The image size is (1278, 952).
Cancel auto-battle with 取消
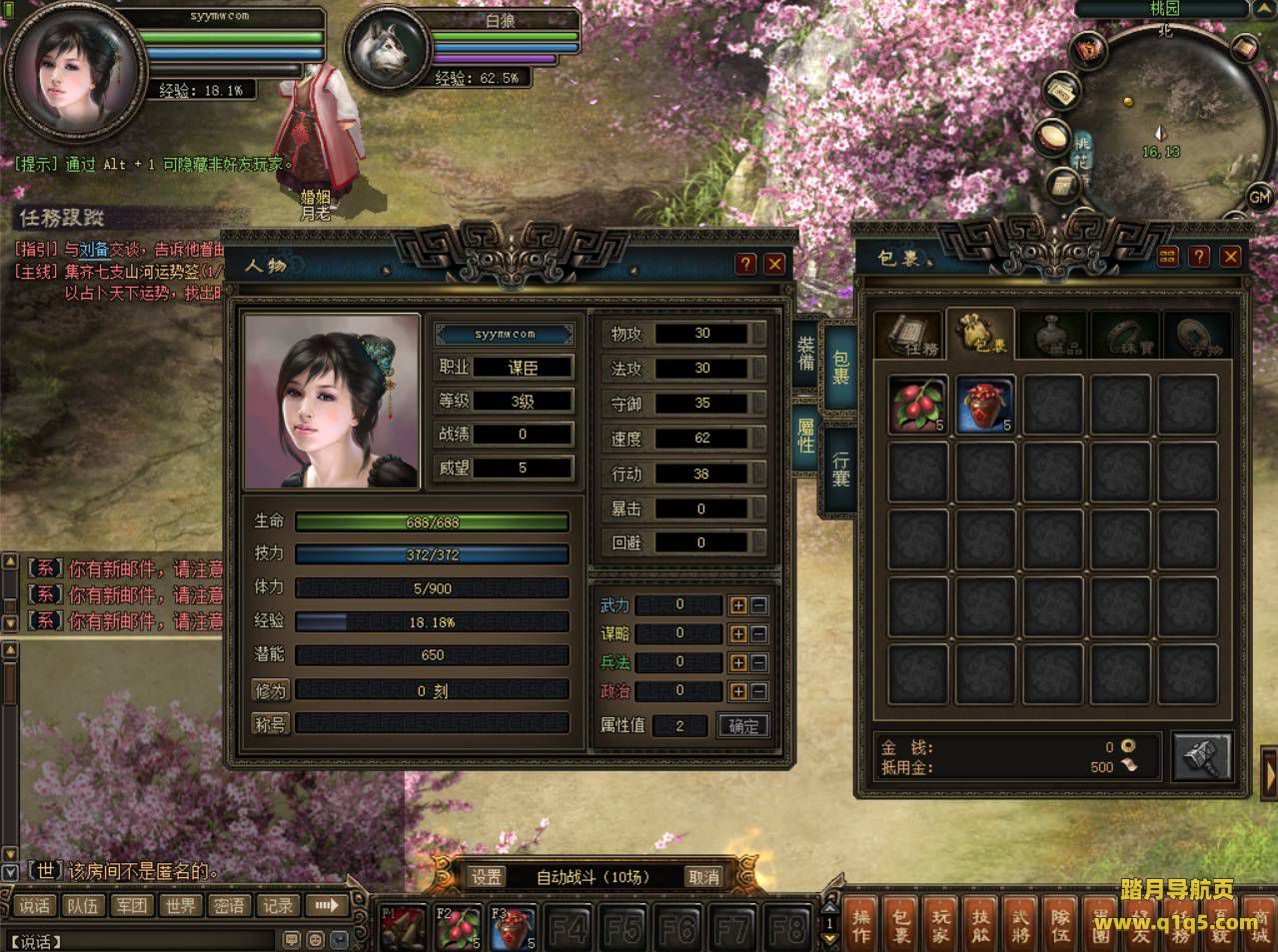703,877
